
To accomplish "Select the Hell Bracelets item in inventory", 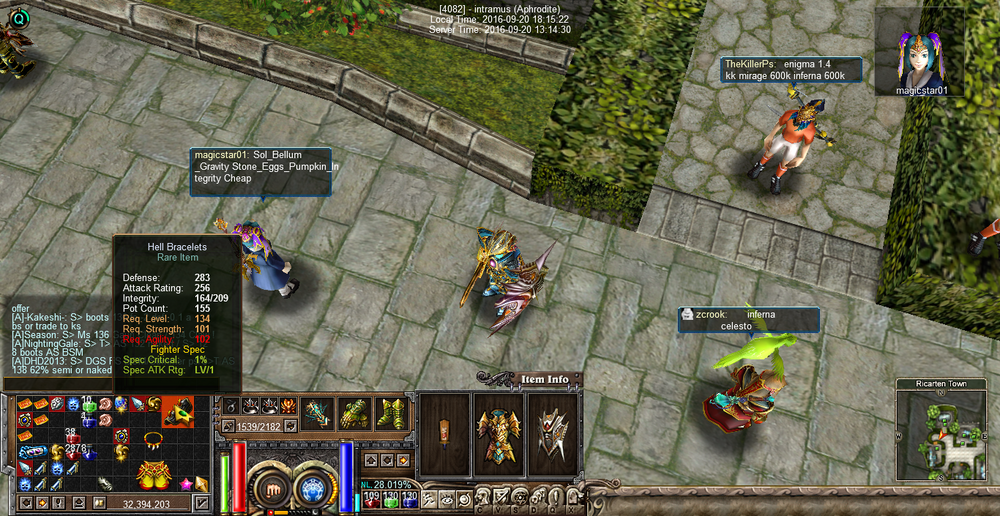I will [x=177, y=410].
